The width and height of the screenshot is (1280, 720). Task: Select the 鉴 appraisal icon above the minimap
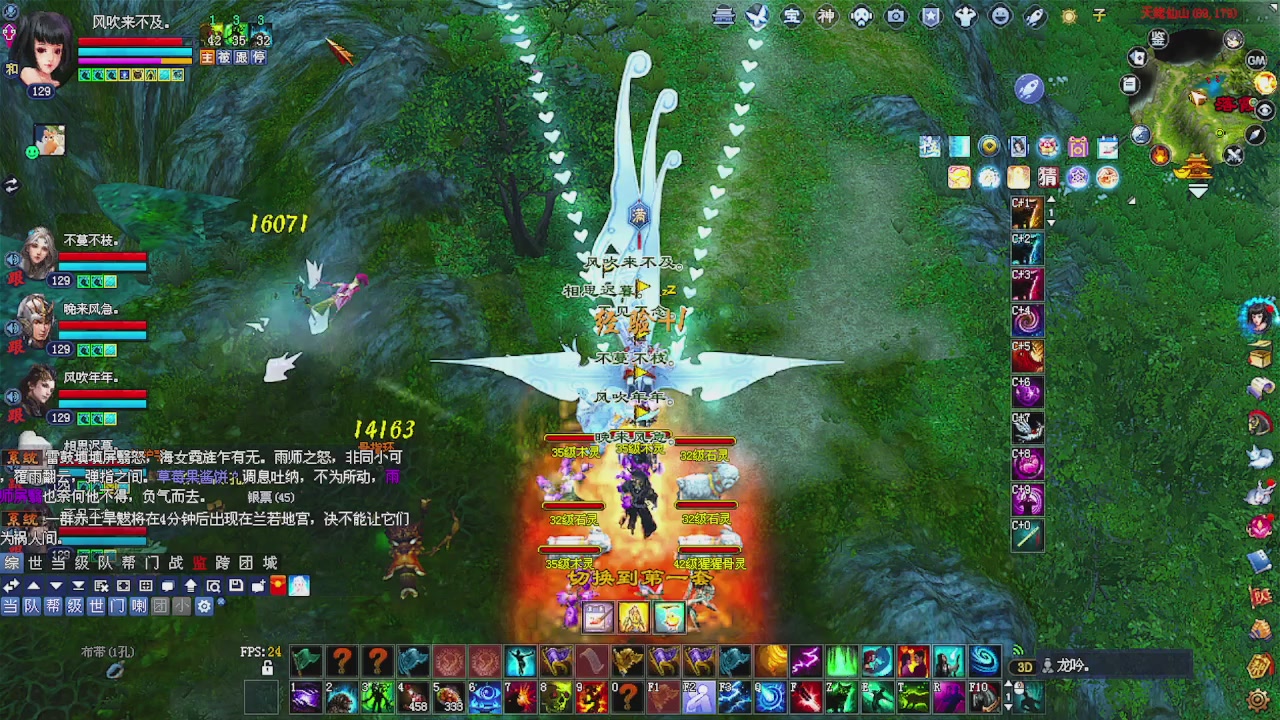pos(1157,39)
